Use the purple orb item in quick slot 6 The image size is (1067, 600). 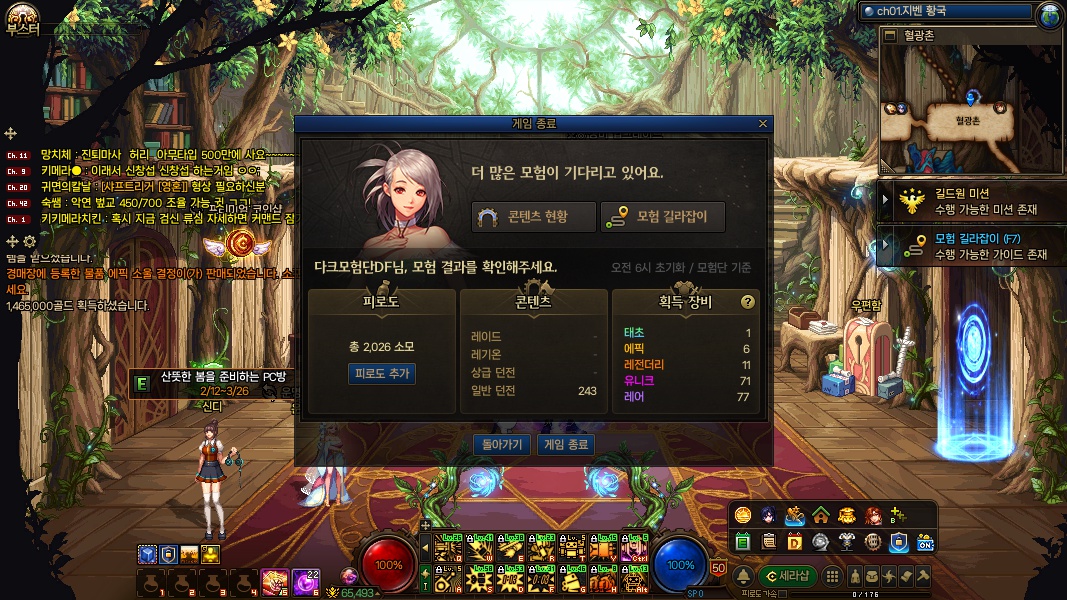pyautogui.click(x=305, y=579)
